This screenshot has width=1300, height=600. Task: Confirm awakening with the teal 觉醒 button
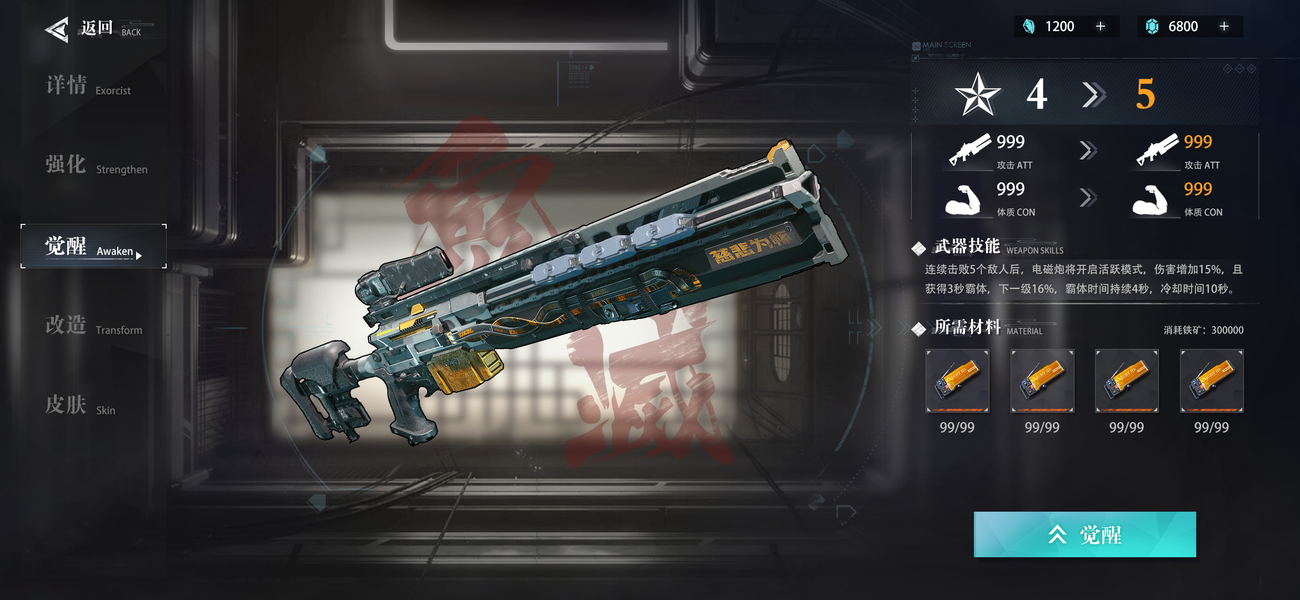(x=1084, y=535)
